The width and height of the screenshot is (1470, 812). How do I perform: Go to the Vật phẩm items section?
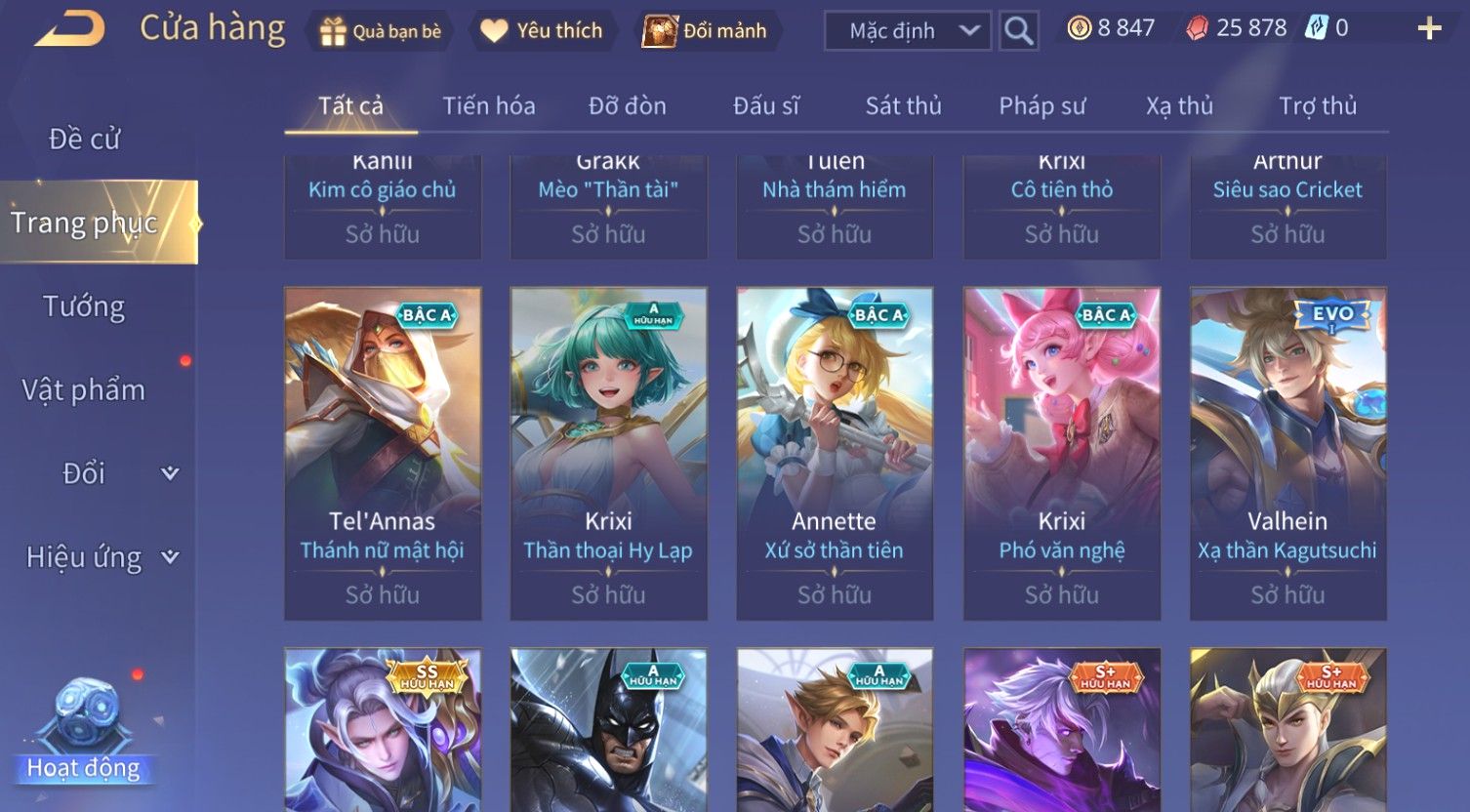(84, 390)
